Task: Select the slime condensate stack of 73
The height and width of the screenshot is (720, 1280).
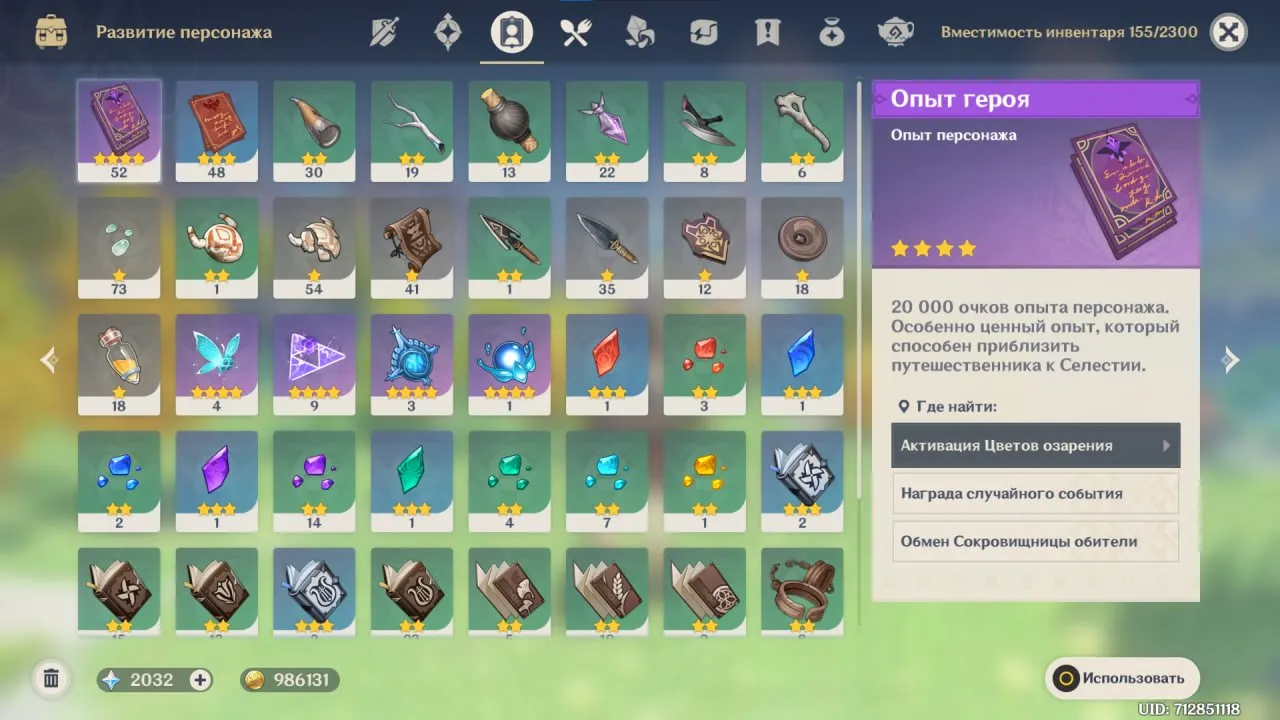Action: point(119,247)
